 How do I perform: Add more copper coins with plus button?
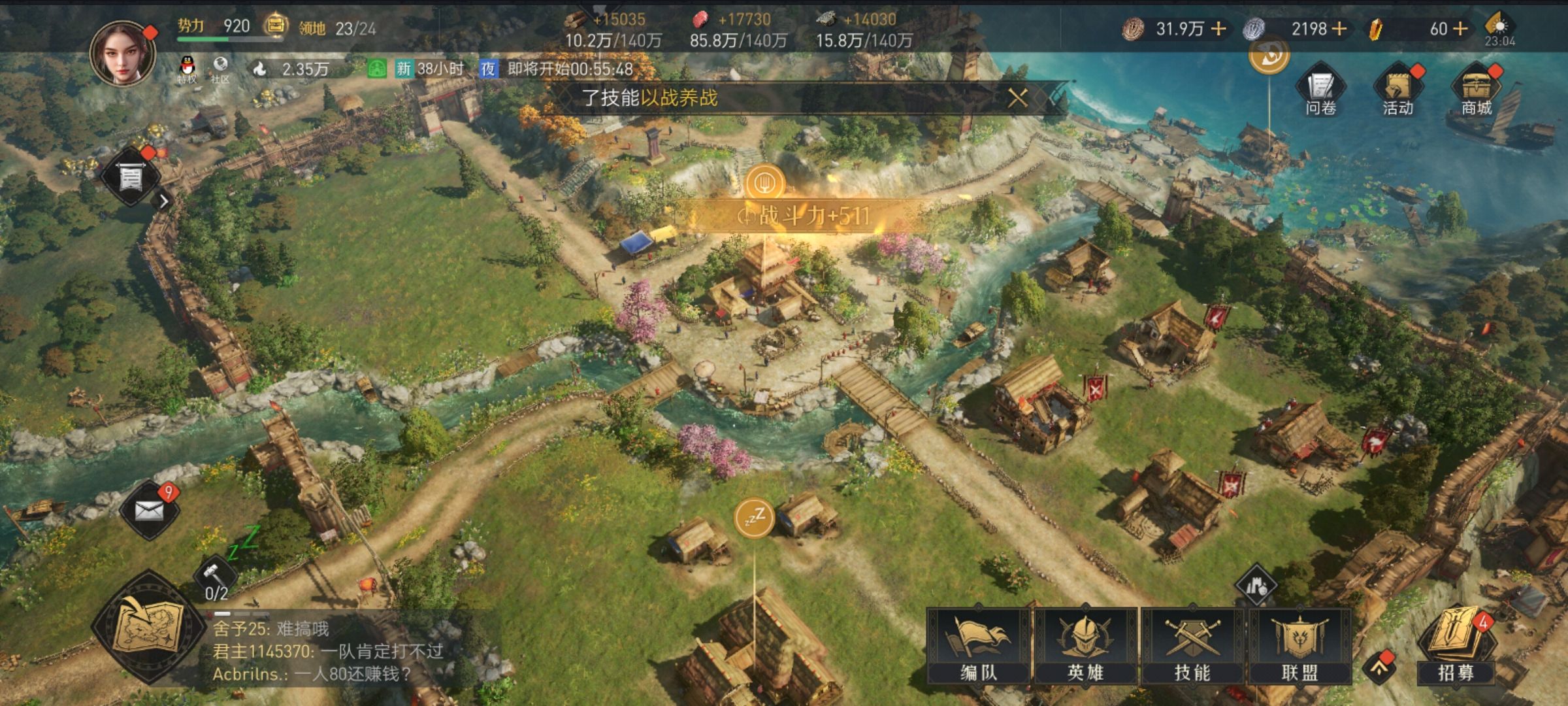point(1218,29)
